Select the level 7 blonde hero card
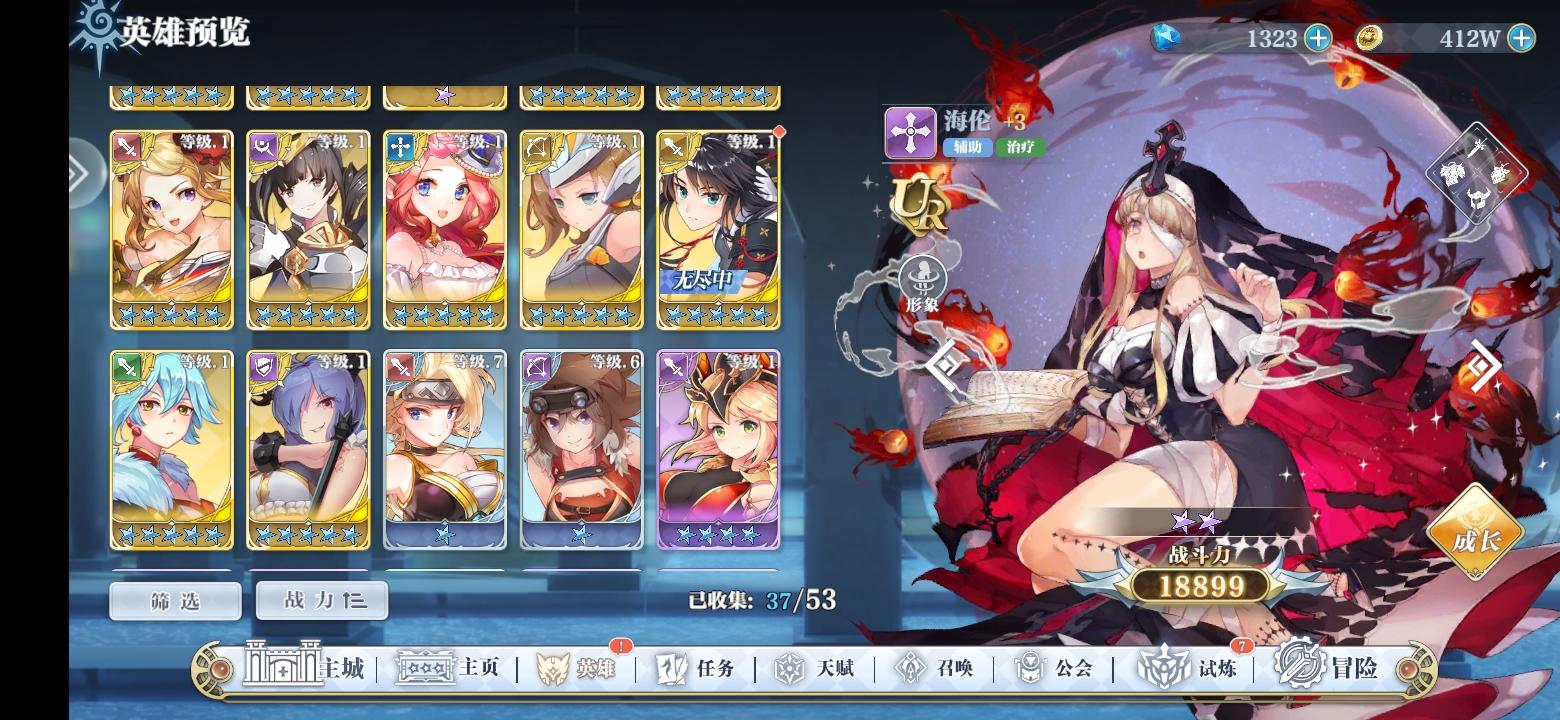The height and width of the screenshot is (720, 1560). pos(445,450)
